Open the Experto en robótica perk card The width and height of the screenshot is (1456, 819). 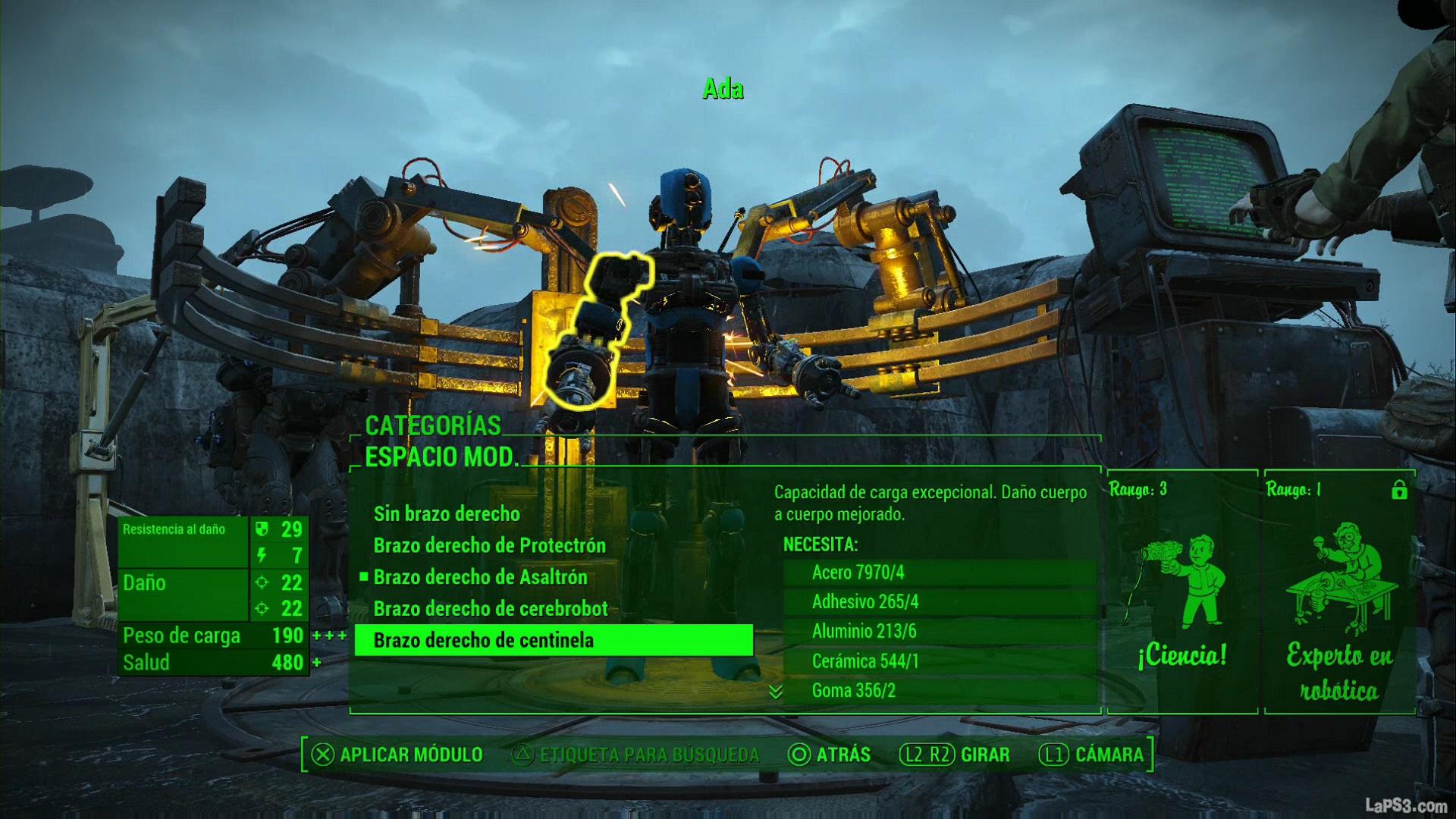tap(1339, 592)
